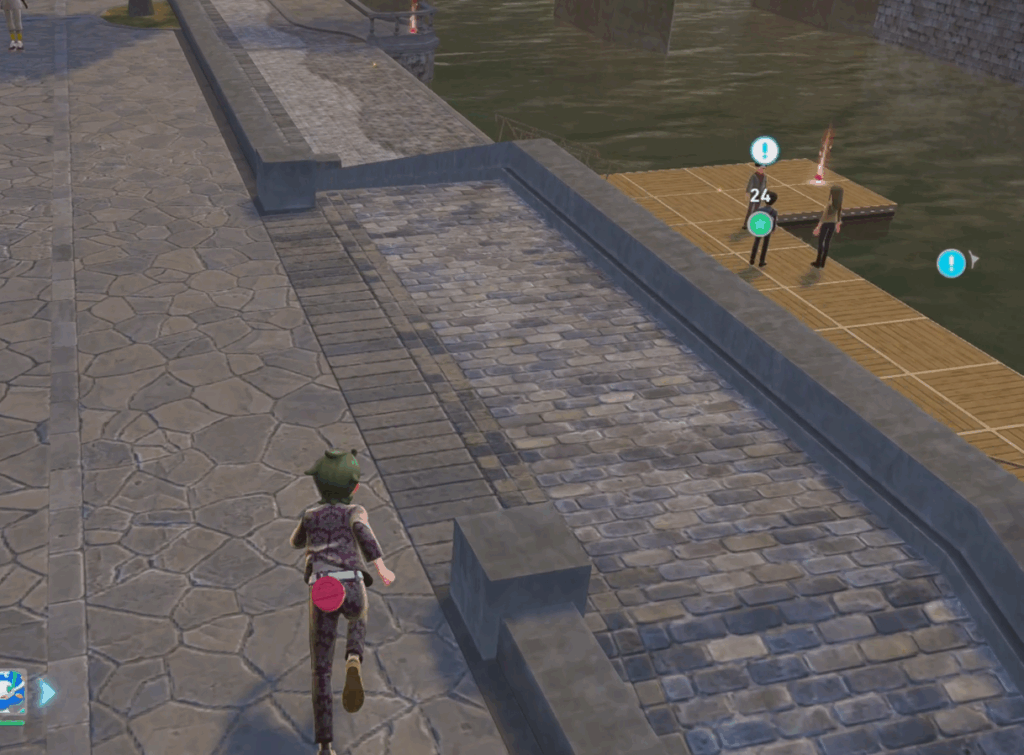Click the light-blue arrow beside the portrait
This screenshot has width=1024, height=755.
(x=46, y=692)
